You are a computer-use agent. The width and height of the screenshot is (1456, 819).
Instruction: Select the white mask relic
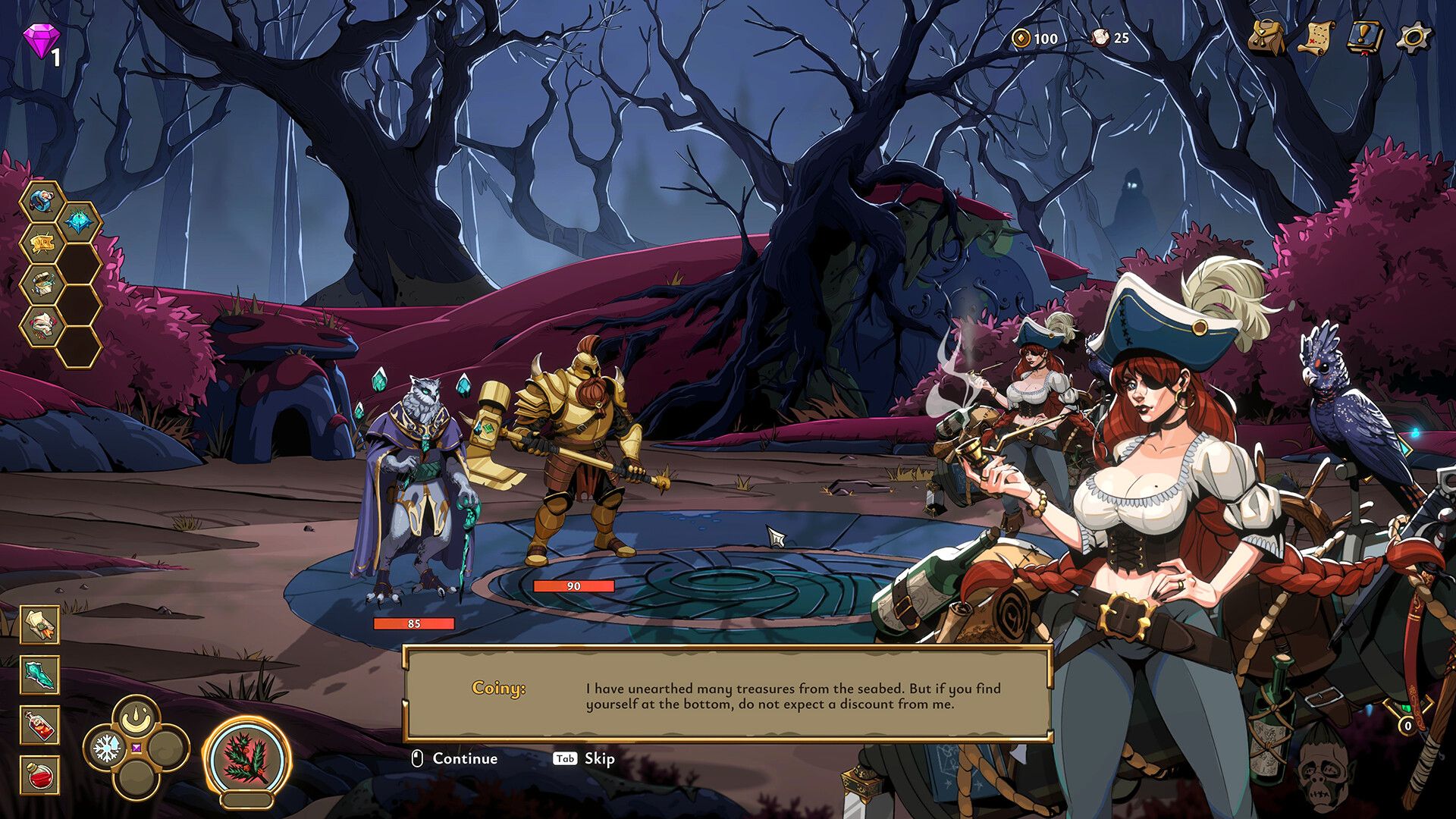[x=42, y=326]
